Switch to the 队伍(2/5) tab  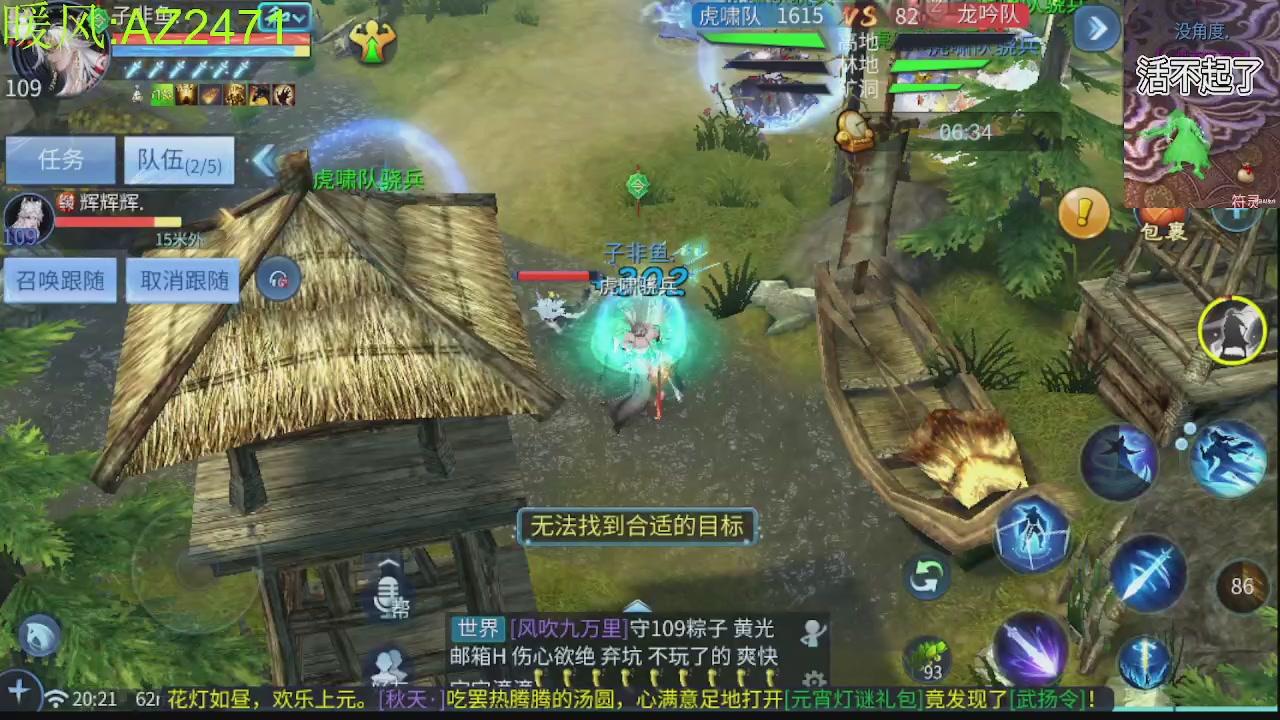pyautogui.click(x=178, y=161)
